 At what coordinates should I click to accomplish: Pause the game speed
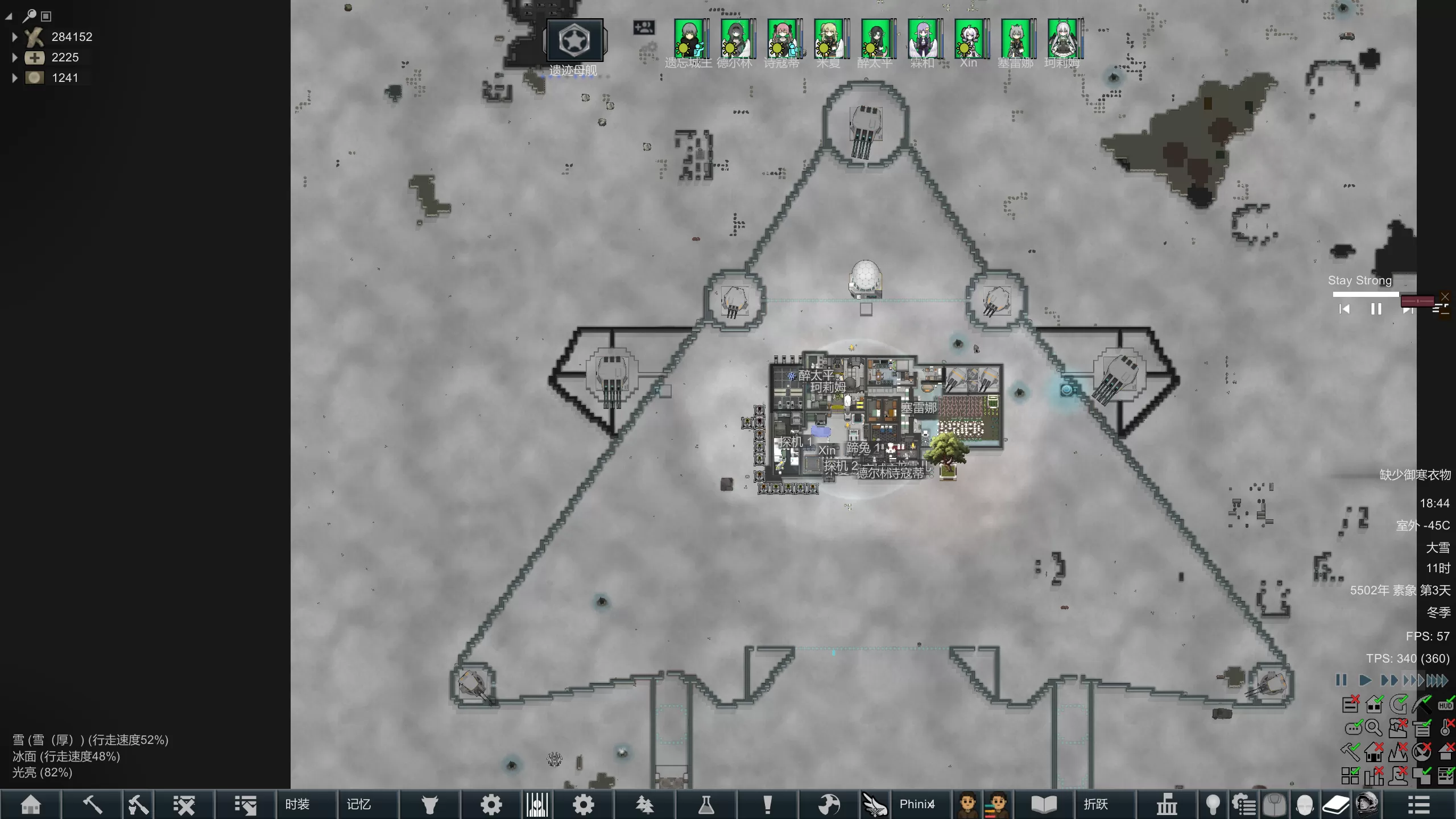tap(1341, 680)
